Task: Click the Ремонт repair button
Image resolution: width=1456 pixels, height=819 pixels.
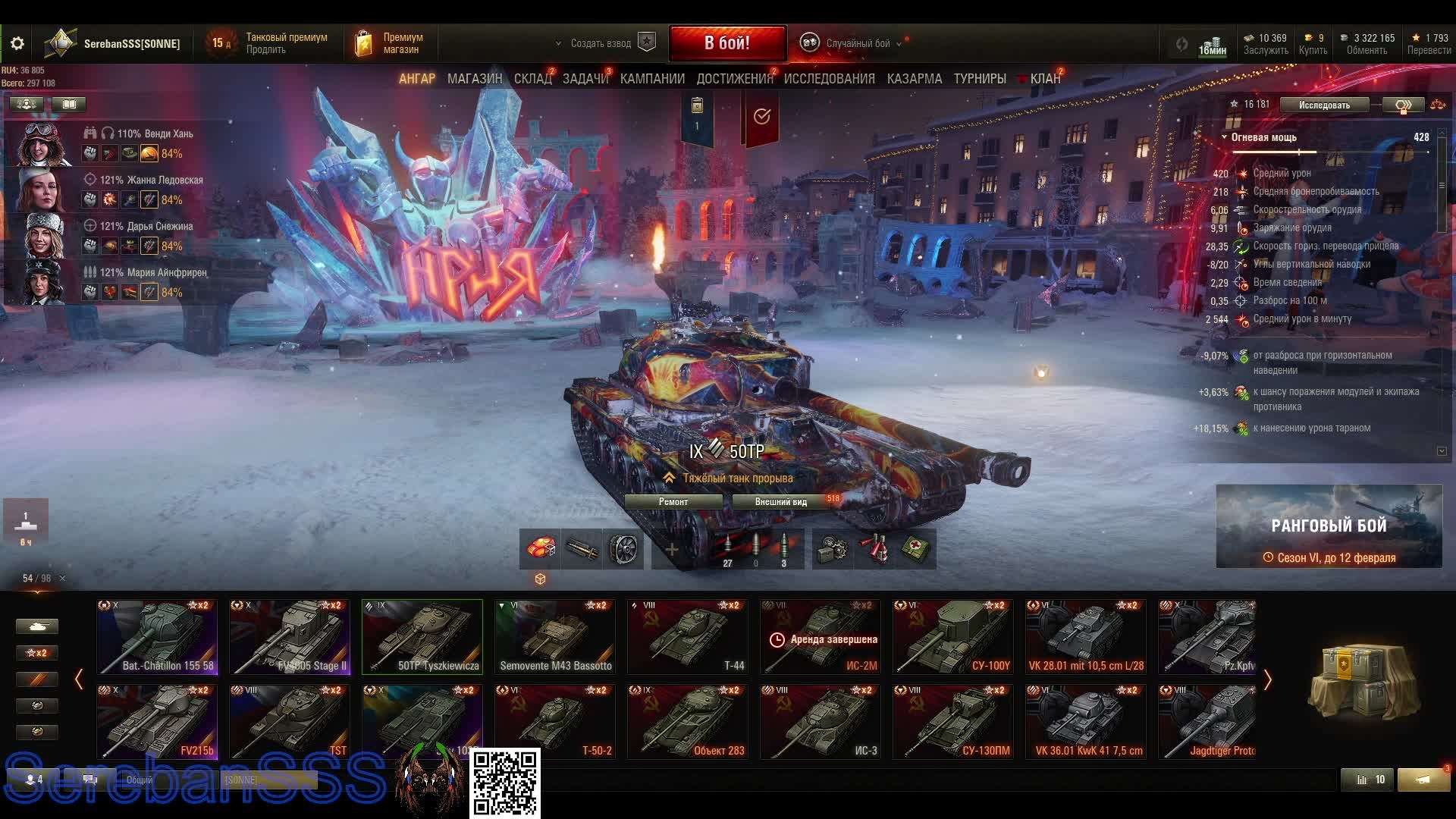Action: tap(673, 502)
